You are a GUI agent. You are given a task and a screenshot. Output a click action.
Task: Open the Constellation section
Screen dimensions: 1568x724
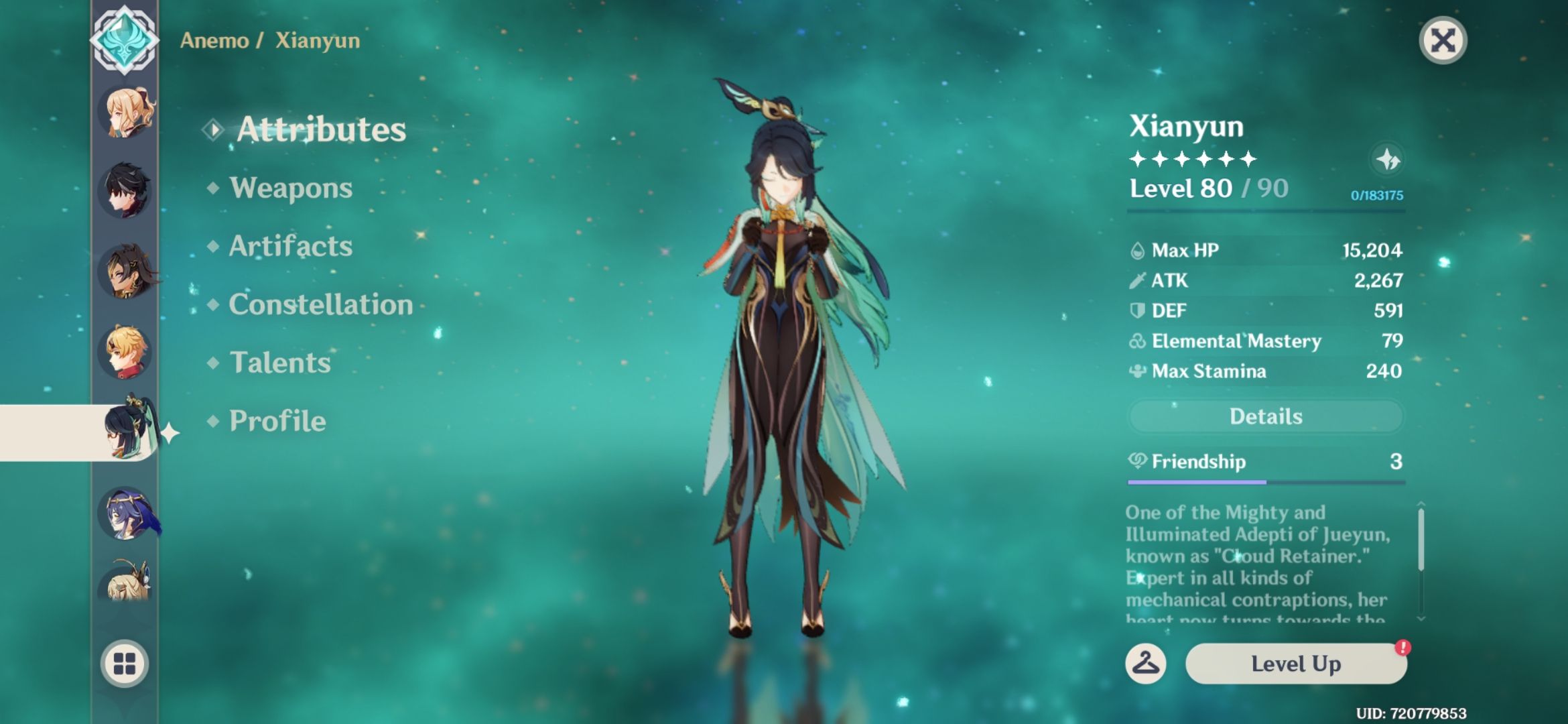tap(320, 305)
